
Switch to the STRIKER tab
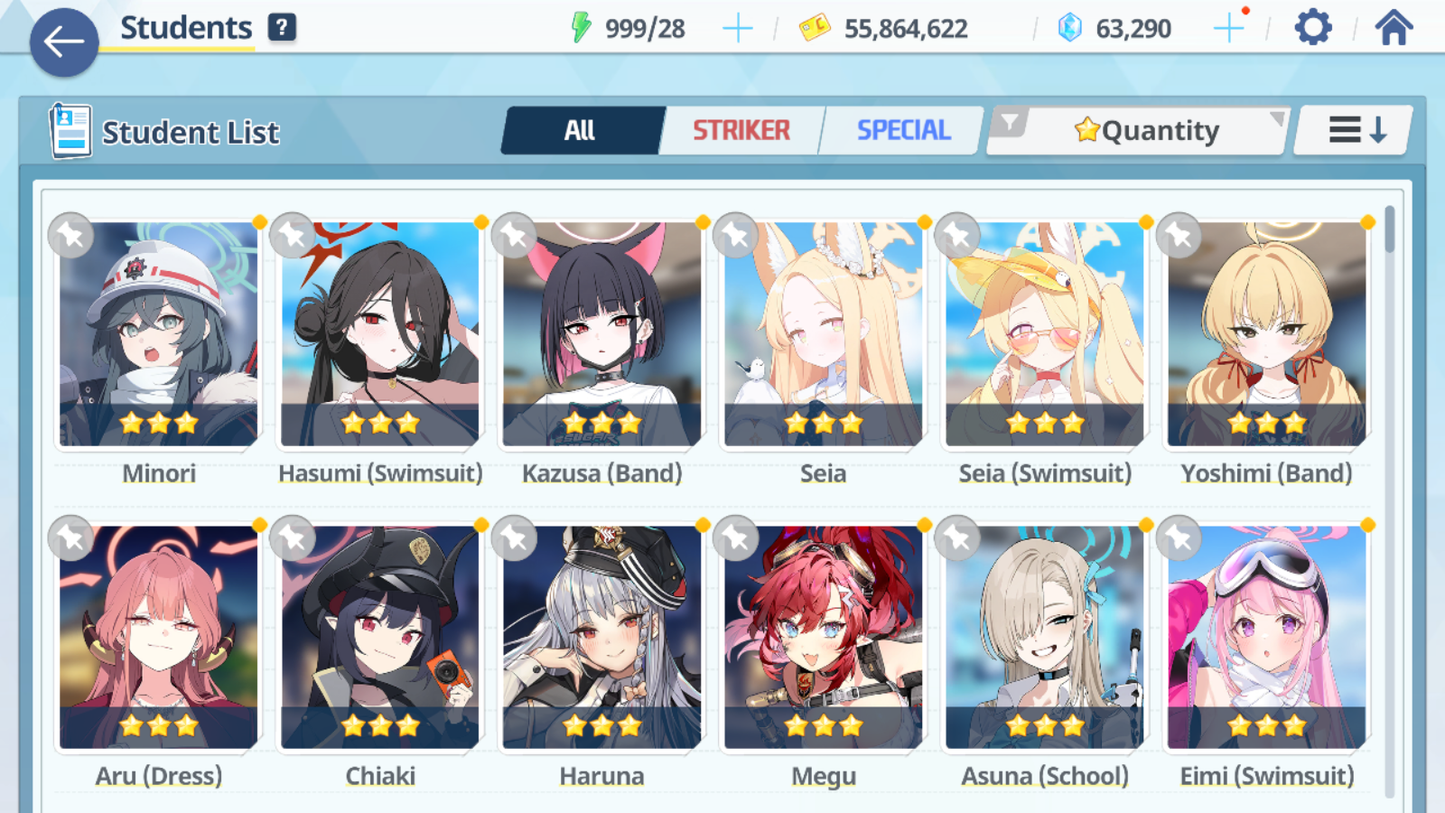point(740,129)
